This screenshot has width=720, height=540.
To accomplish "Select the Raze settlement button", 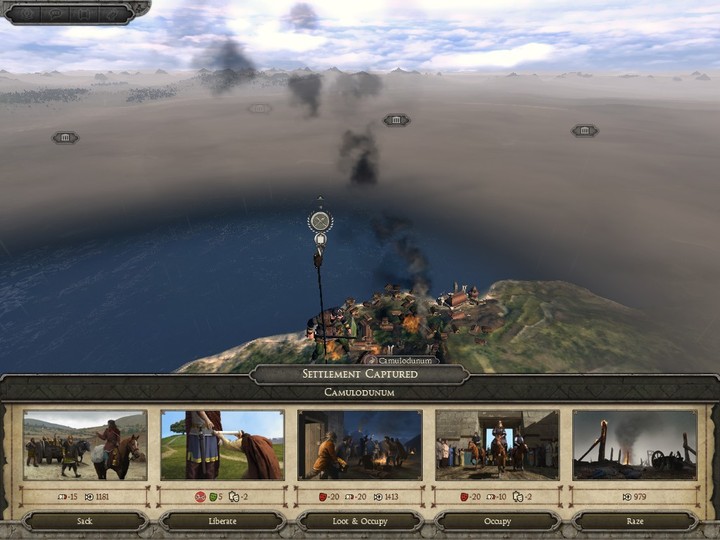I will tap(634, 521).
